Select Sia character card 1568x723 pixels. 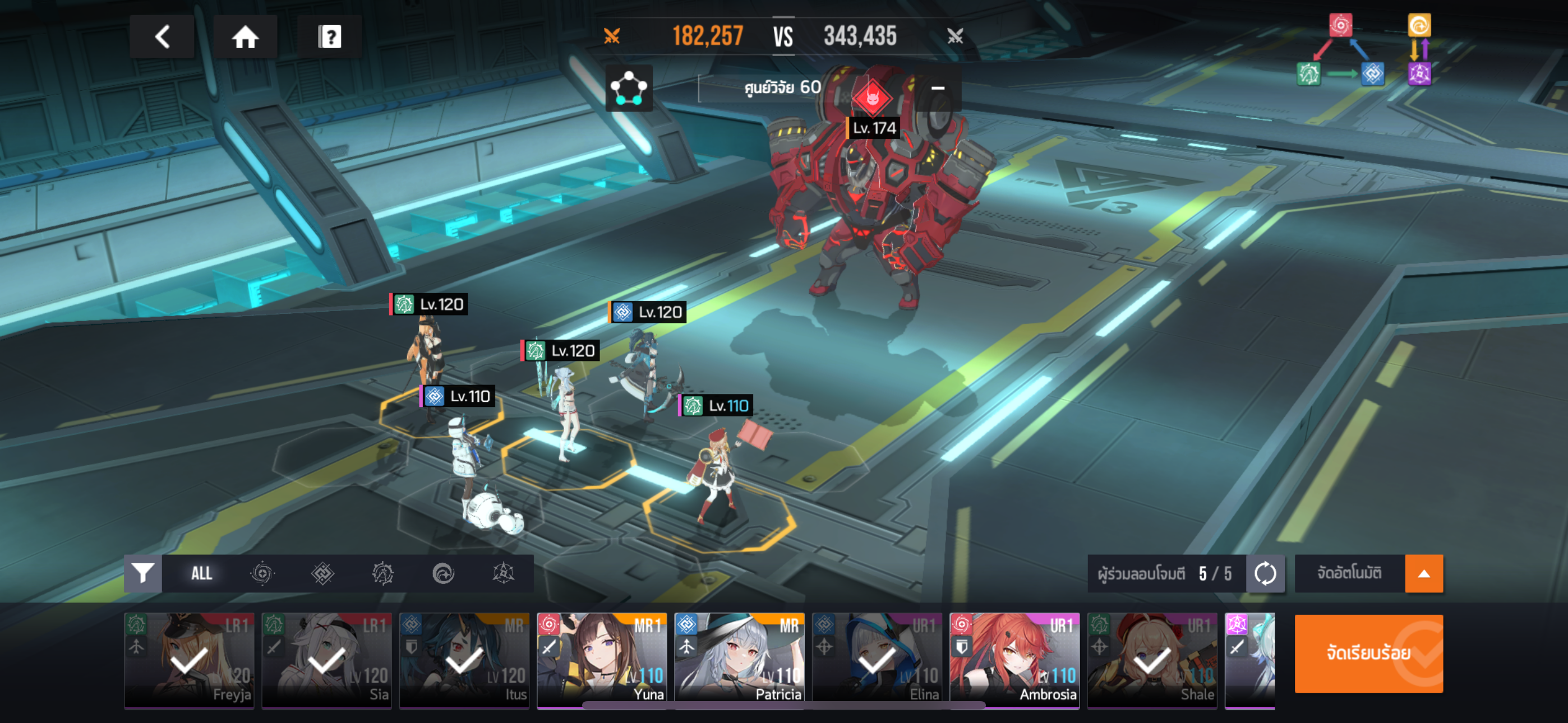327,660
